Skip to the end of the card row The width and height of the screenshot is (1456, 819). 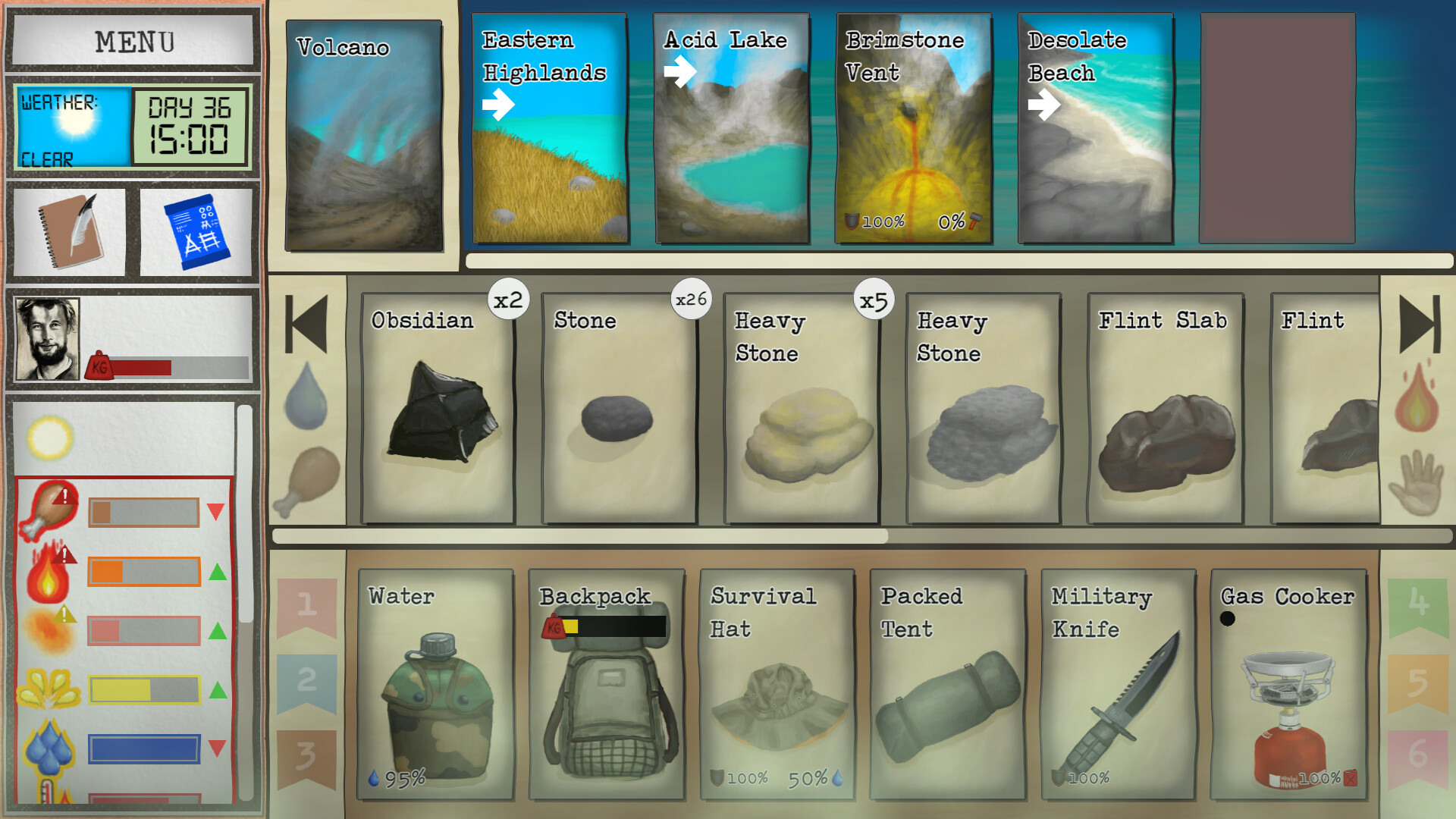click(1420, 325)
